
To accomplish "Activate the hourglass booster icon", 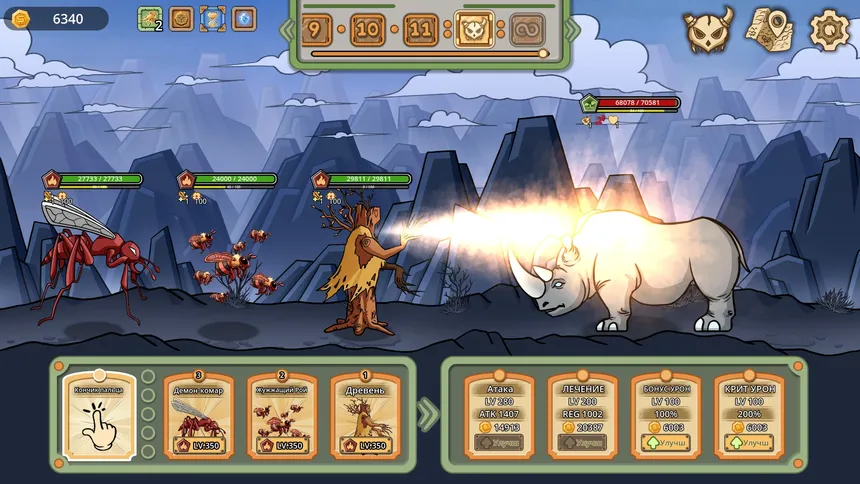I will (x=212, y=19).
